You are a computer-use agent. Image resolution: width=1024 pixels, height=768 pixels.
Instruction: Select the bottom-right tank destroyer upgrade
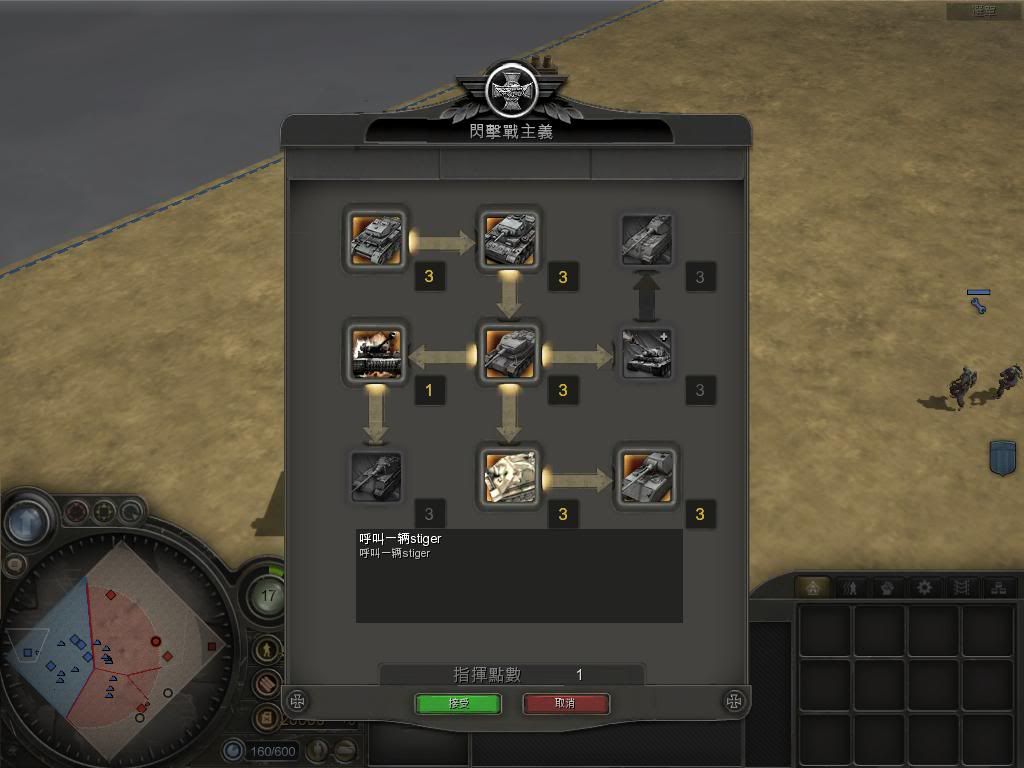tap(646, 476)
